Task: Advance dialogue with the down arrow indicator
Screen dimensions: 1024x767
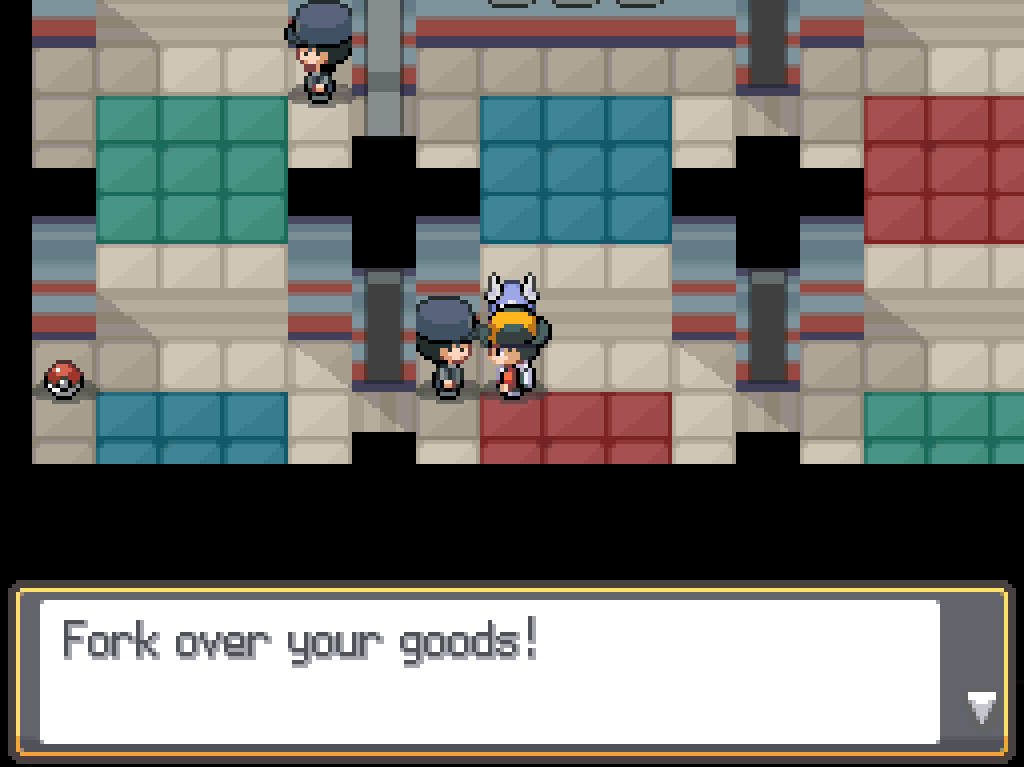Action: pos(981,708)
